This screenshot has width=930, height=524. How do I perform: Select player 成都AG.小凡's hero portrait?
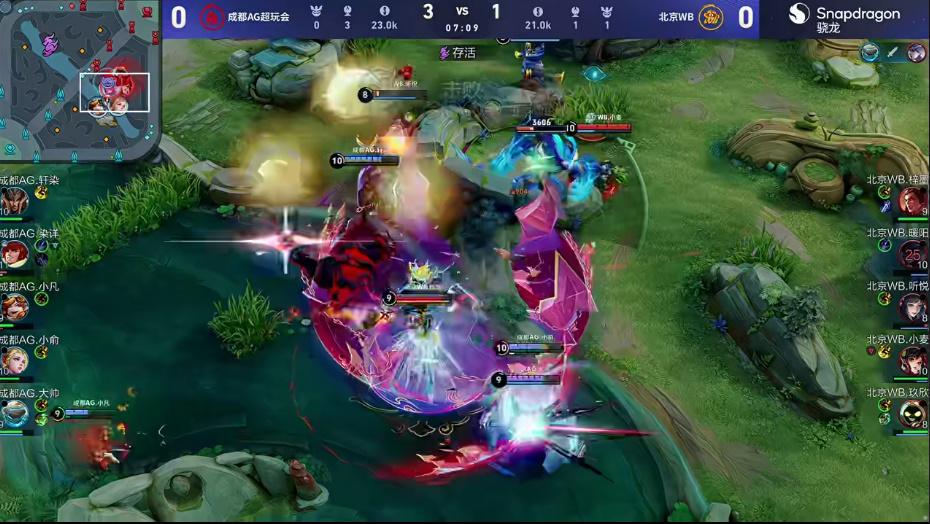pyautogui.click(x=14, y=307)
